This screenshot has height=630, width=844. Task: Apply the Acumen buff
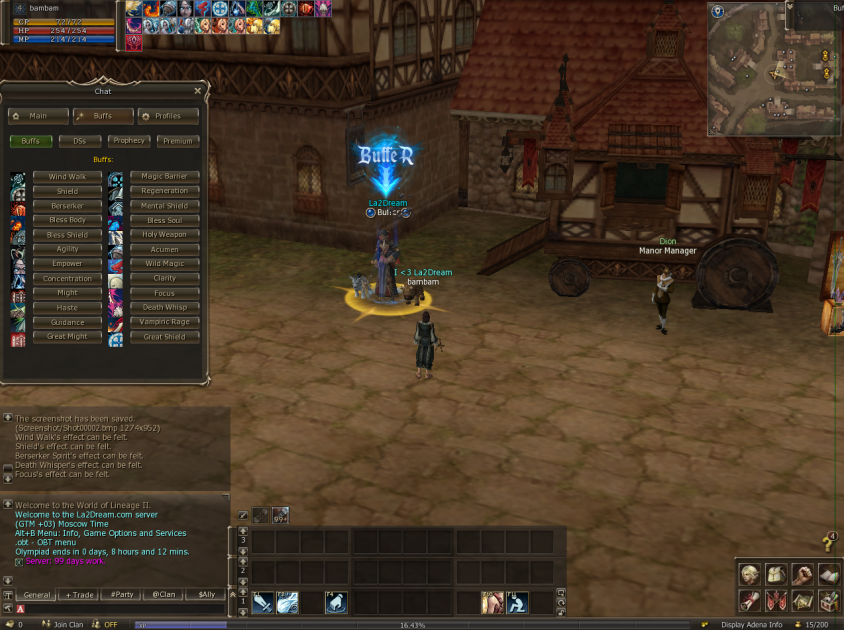165,249
